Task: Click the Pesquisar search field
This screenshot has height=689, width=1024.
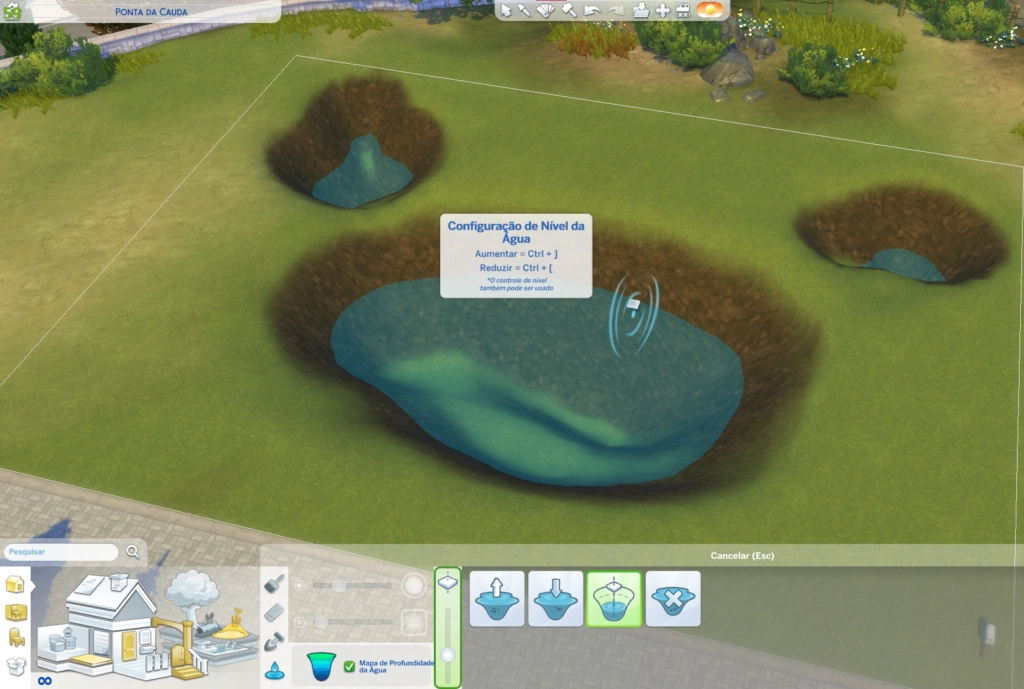Action: [62, 551]
